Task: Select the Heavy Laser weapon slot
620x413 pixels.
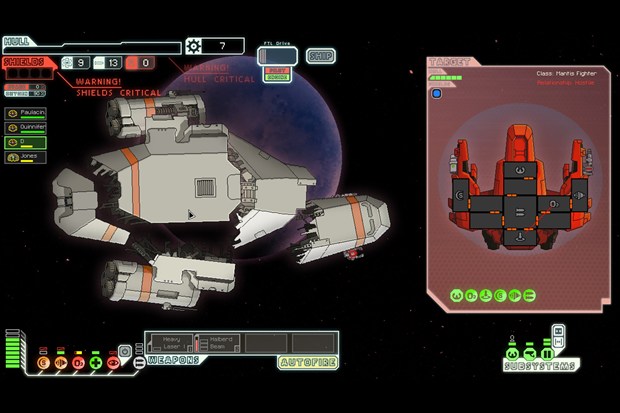Action: pyautogui.click(x=170, y=343)
